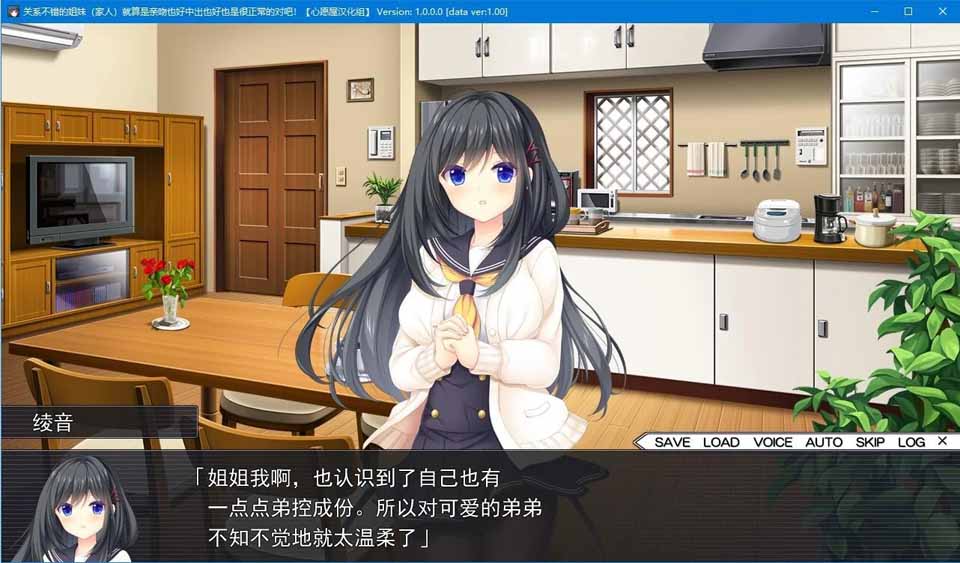Close the game window
Viewport: 960px width, 563px height.
click(x=941, y=11)
